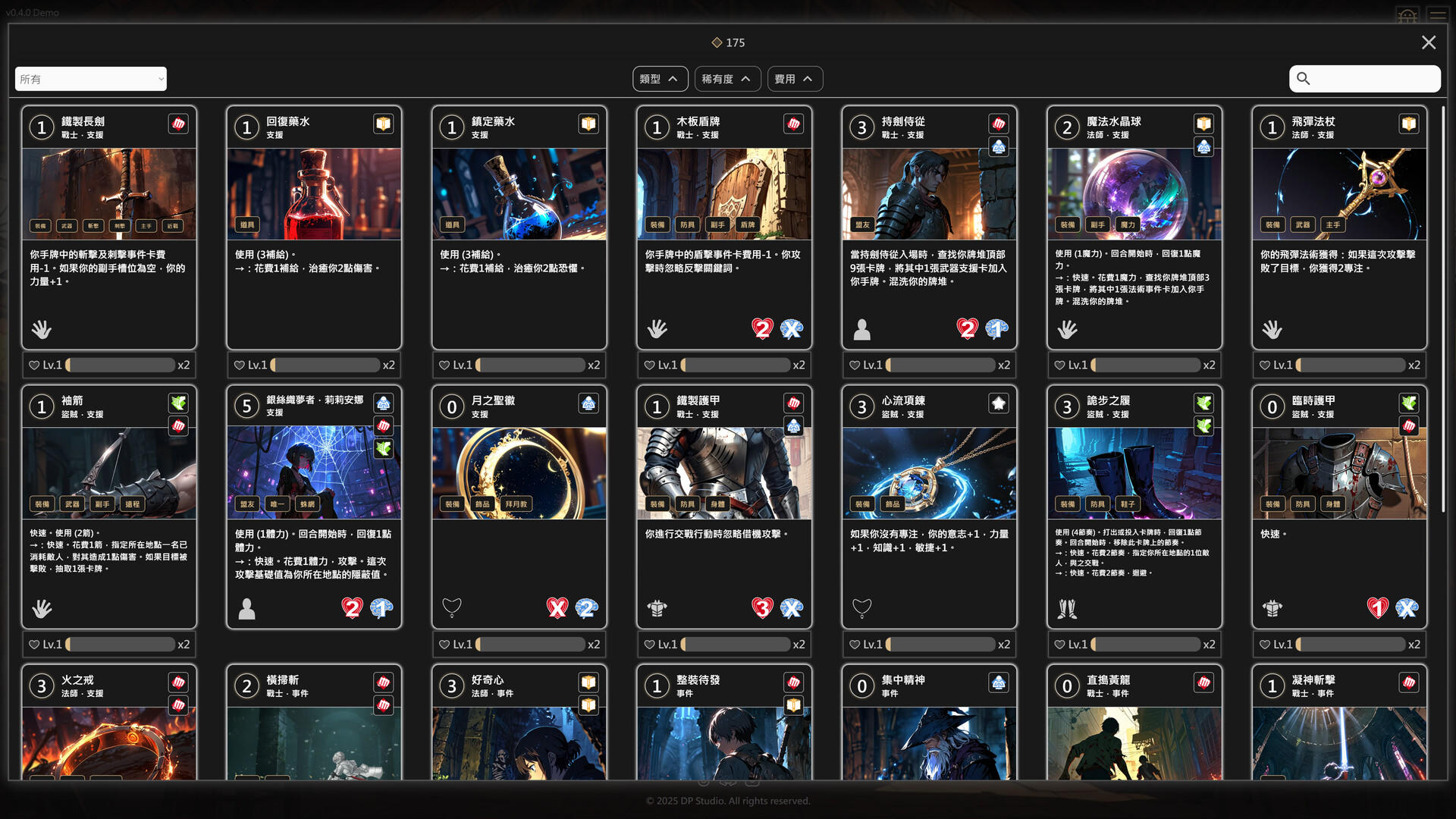1456x819 pixels.
Task: Click the helmet icon in the top-right title bar
Action: (1408, 14)
